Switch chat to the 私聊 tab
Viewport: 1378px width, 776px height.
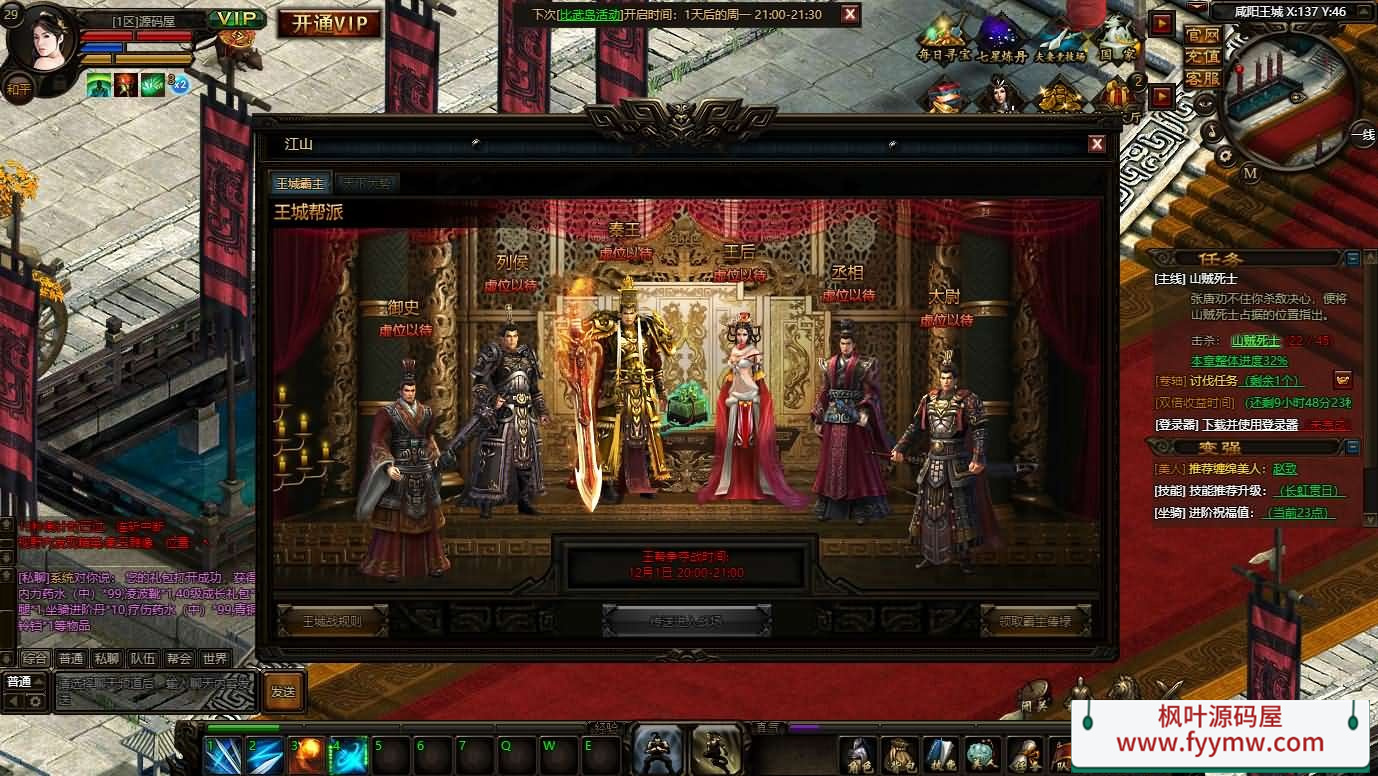[106, 658]
